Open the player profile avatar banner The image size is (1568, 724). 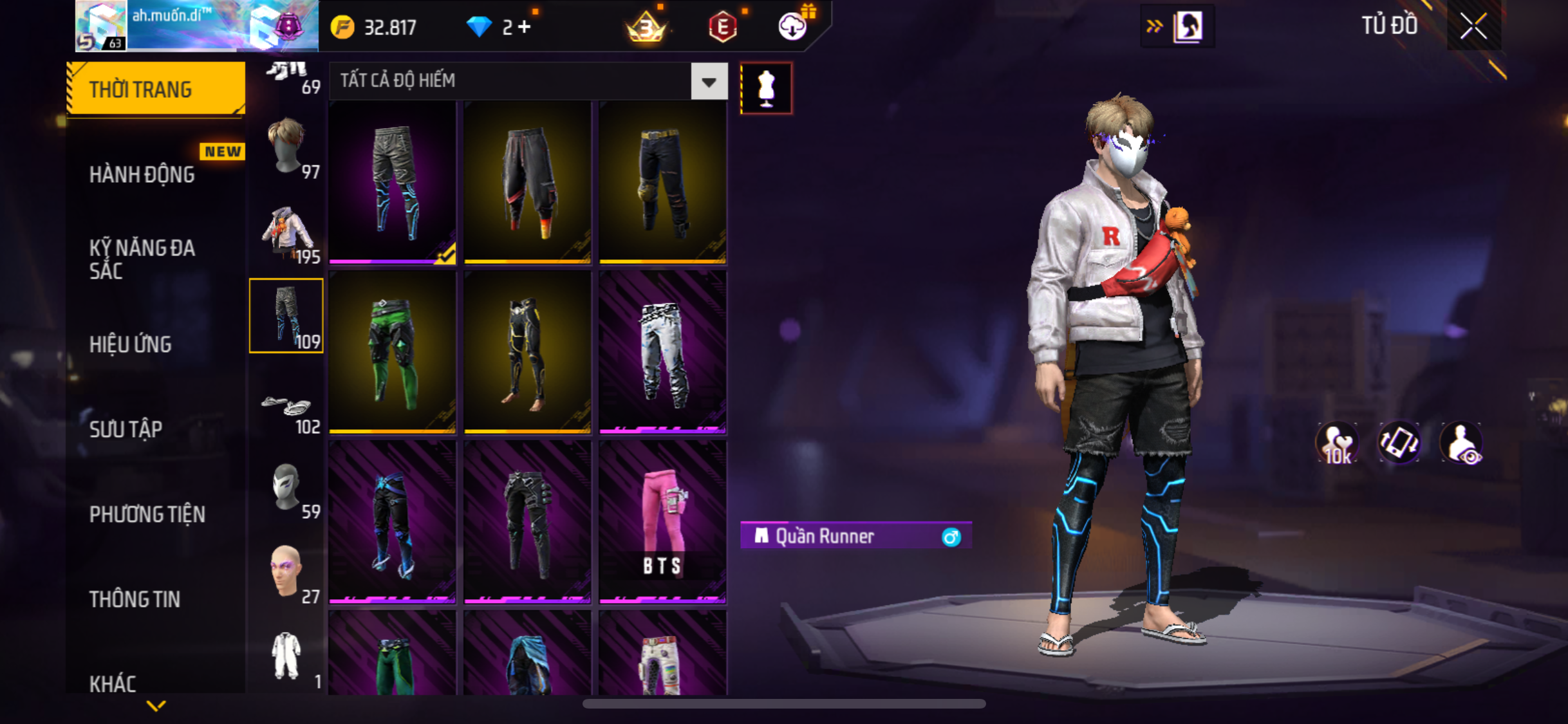tap(196, 26)
